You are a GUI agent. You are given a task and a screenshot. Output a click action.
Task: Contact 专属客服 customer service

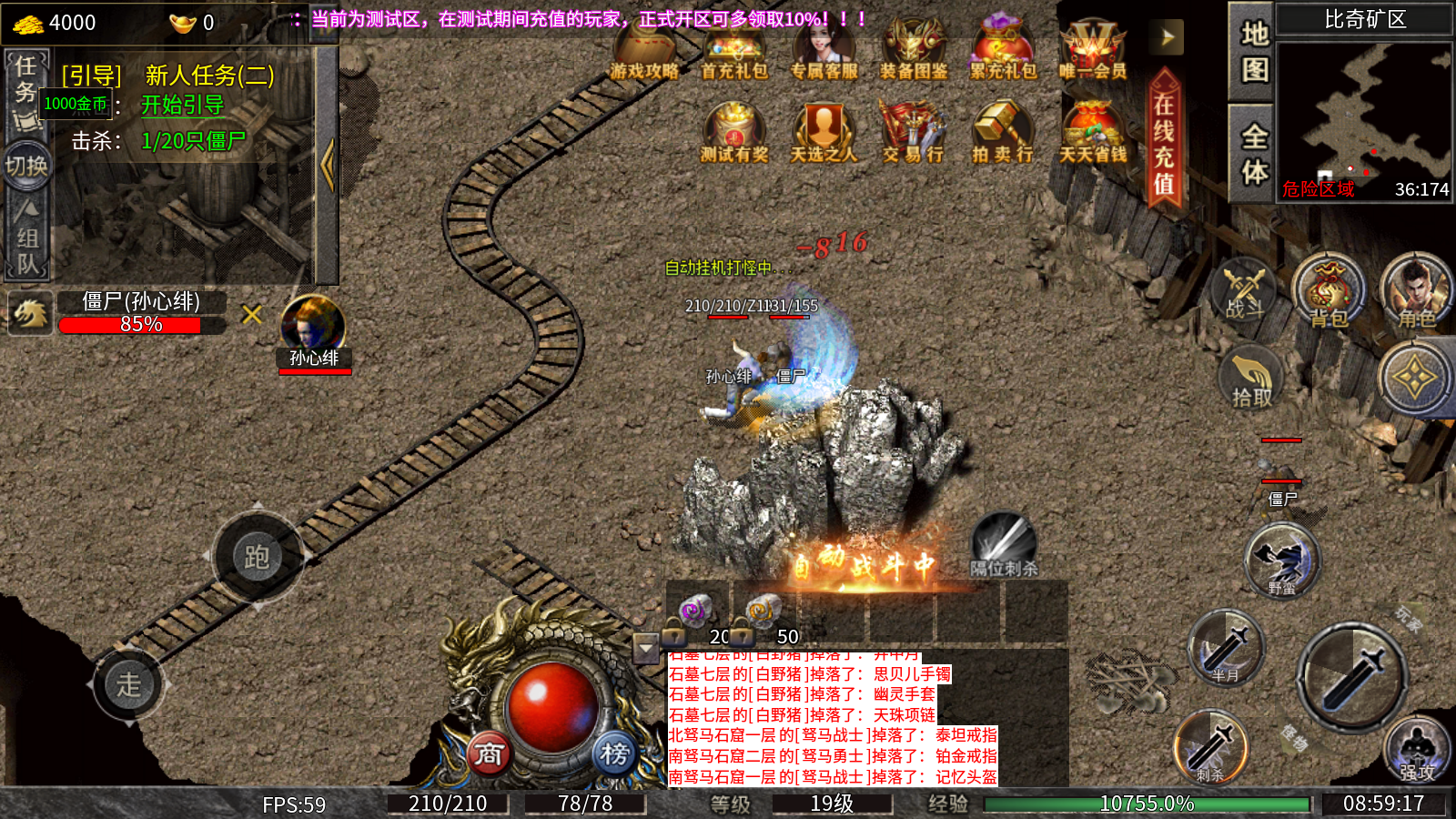pos(824,50)
